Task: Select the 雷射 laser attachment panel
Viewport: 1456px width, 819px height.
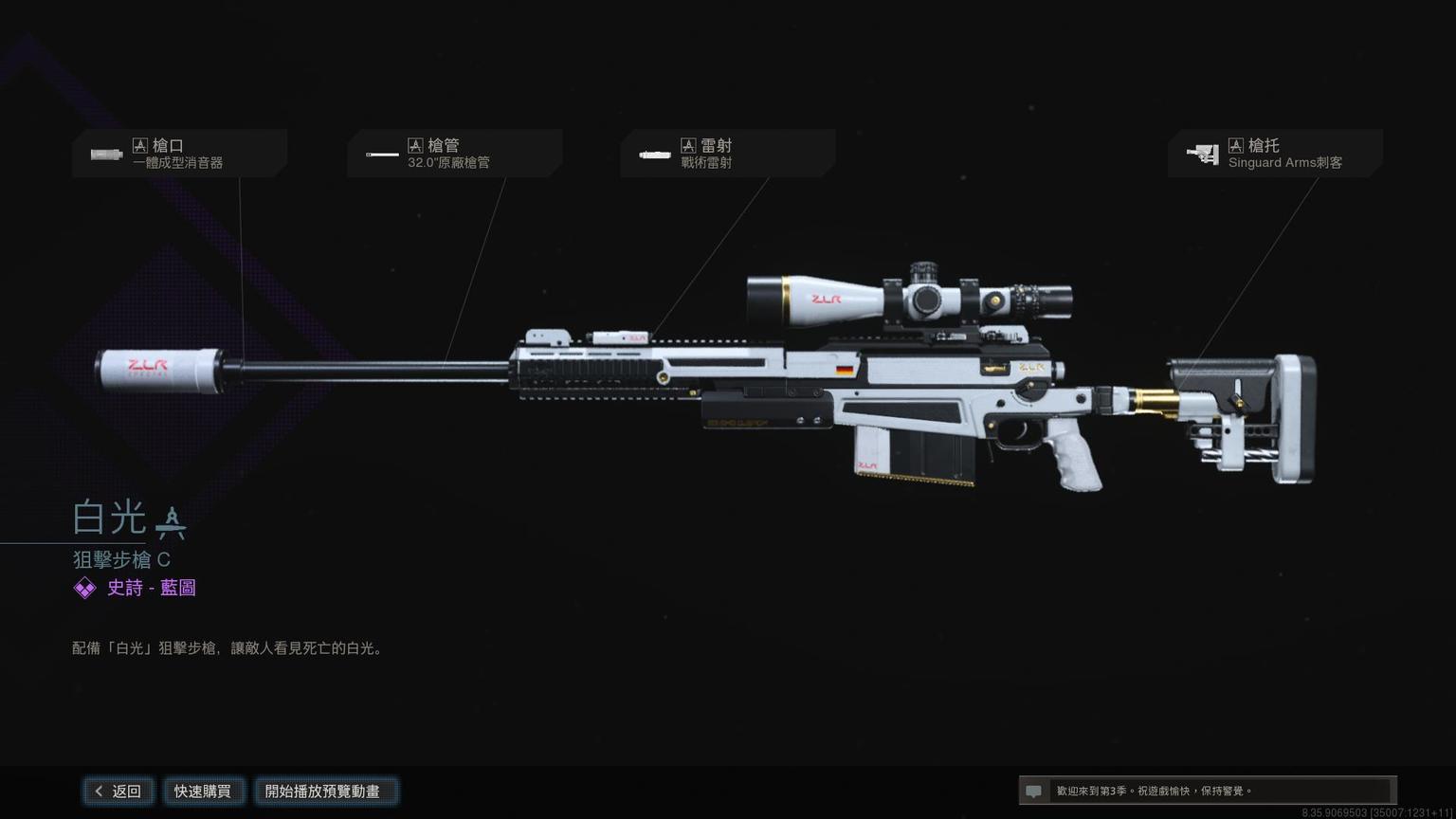Action: [x=727, y=154]
